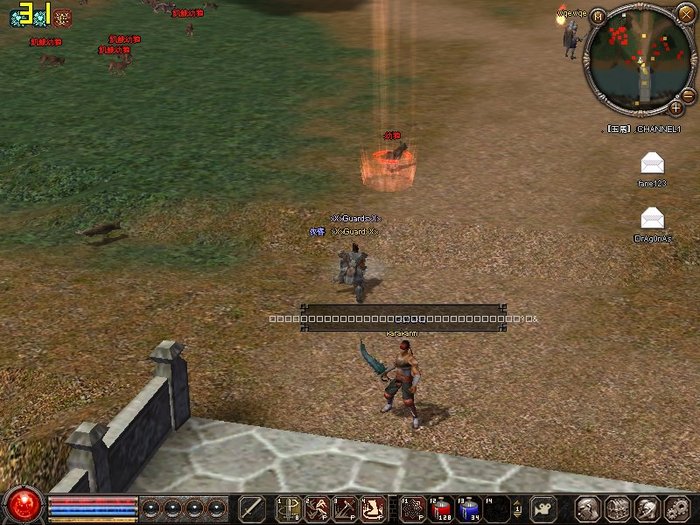The width and height of the screenshot is (700, 525).
Task: Click the camera icon button
Action: tap(543, 508)
